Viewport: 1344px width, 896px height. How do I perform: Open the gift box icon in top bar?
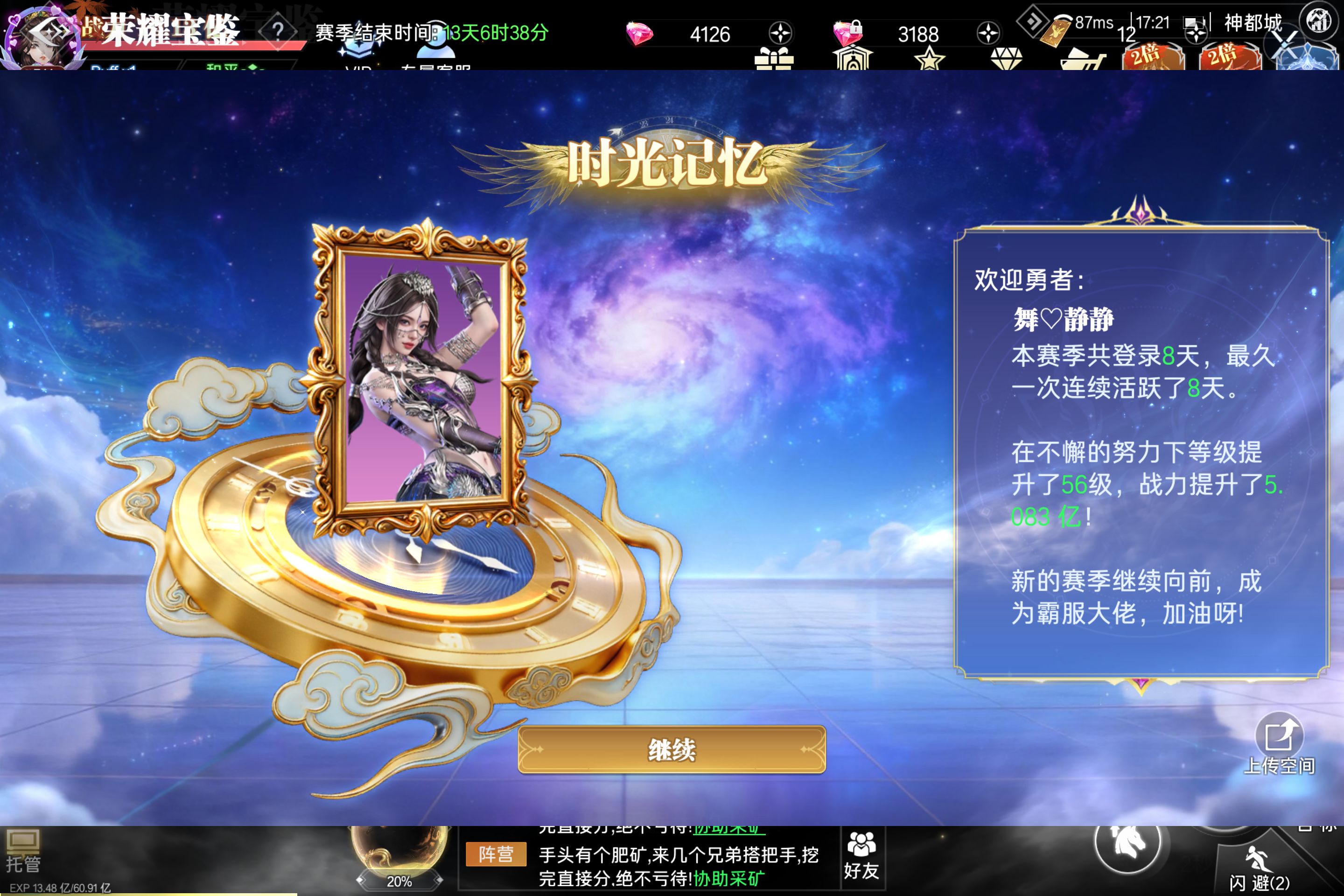(x=774, y=59)
